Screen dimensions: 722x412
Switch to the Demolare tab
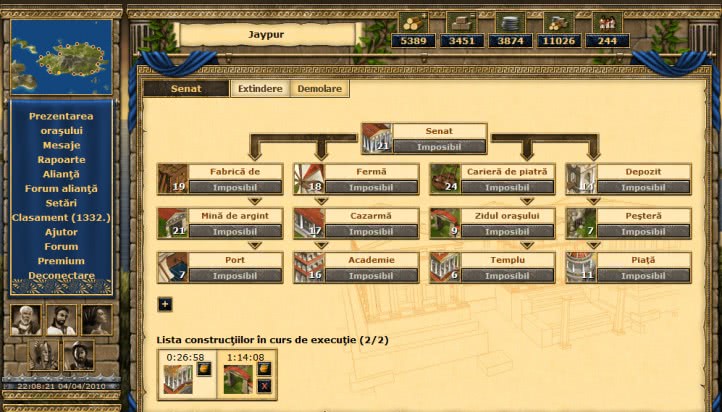pos(319,89)
